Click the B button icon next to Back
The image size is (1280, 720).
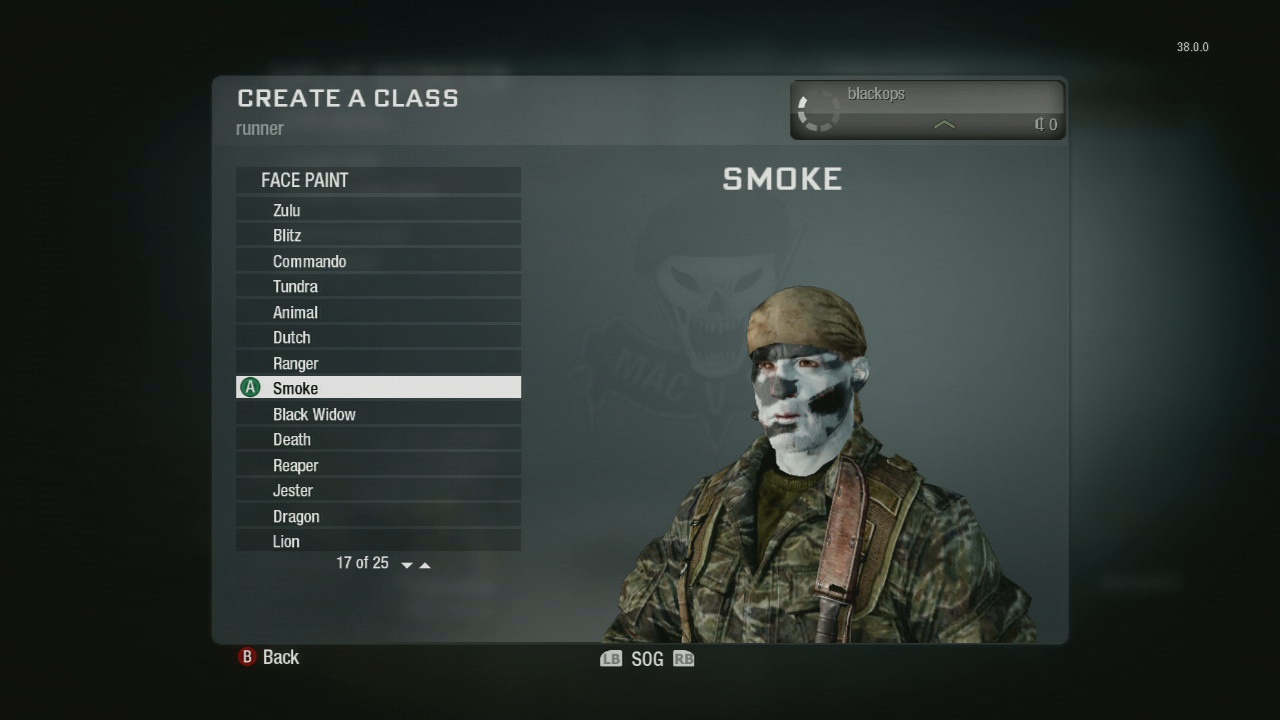(x=246, y=657)
